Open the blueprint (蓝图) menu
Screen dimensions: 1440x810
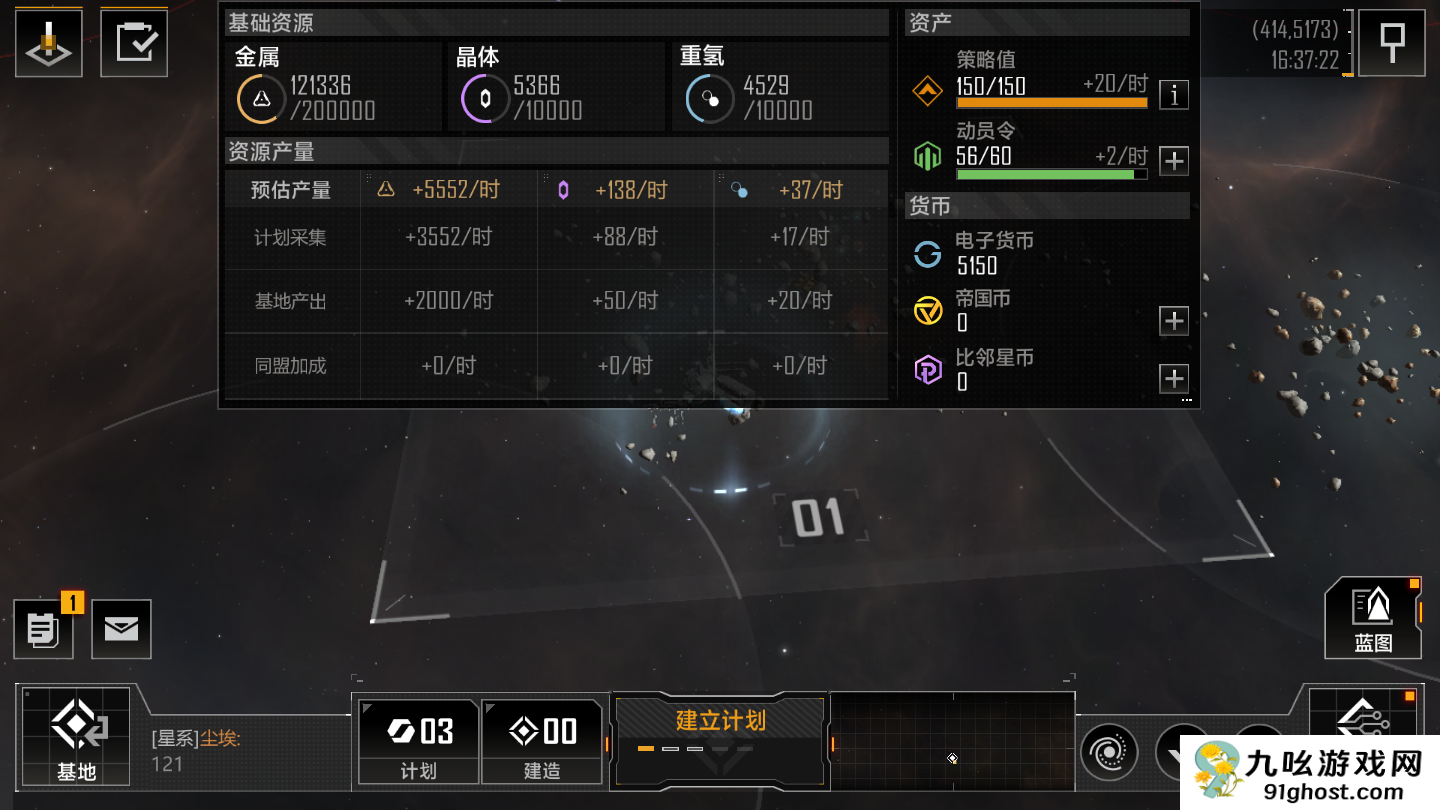(x=1373, y=618)
